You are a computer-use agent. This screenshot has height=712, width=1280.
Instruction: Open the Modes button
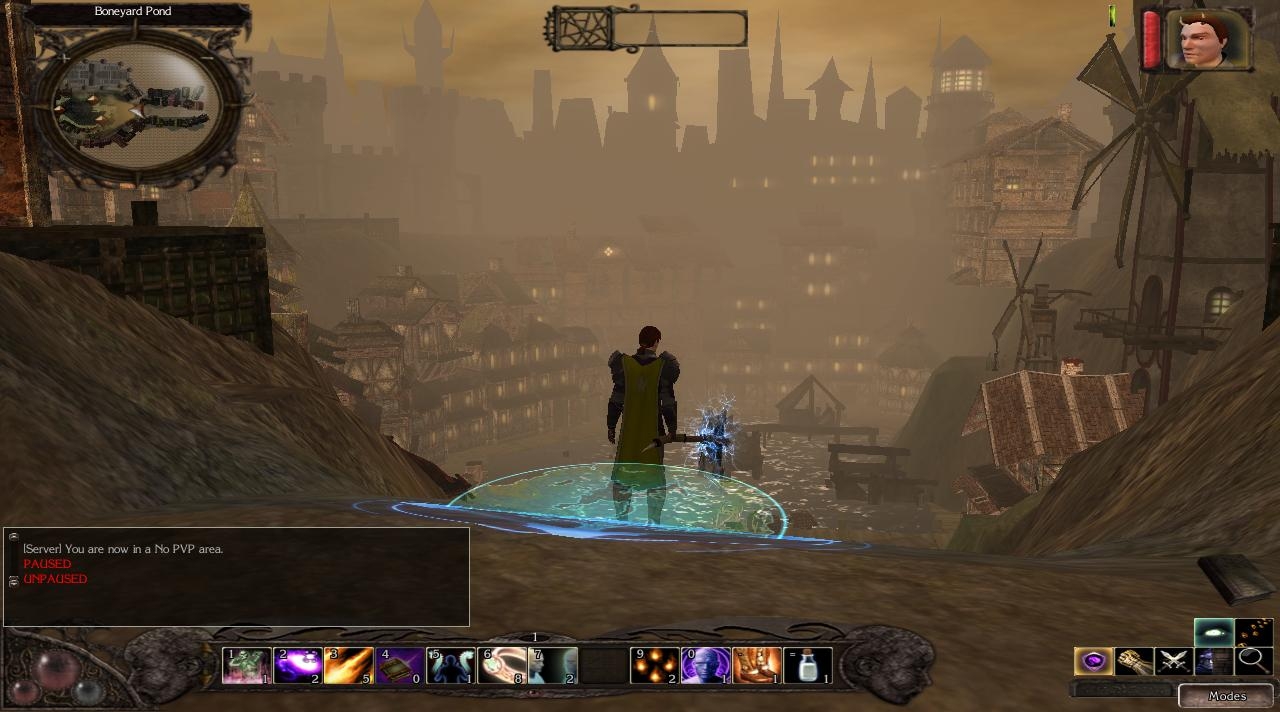click(x=1227, y=696)
